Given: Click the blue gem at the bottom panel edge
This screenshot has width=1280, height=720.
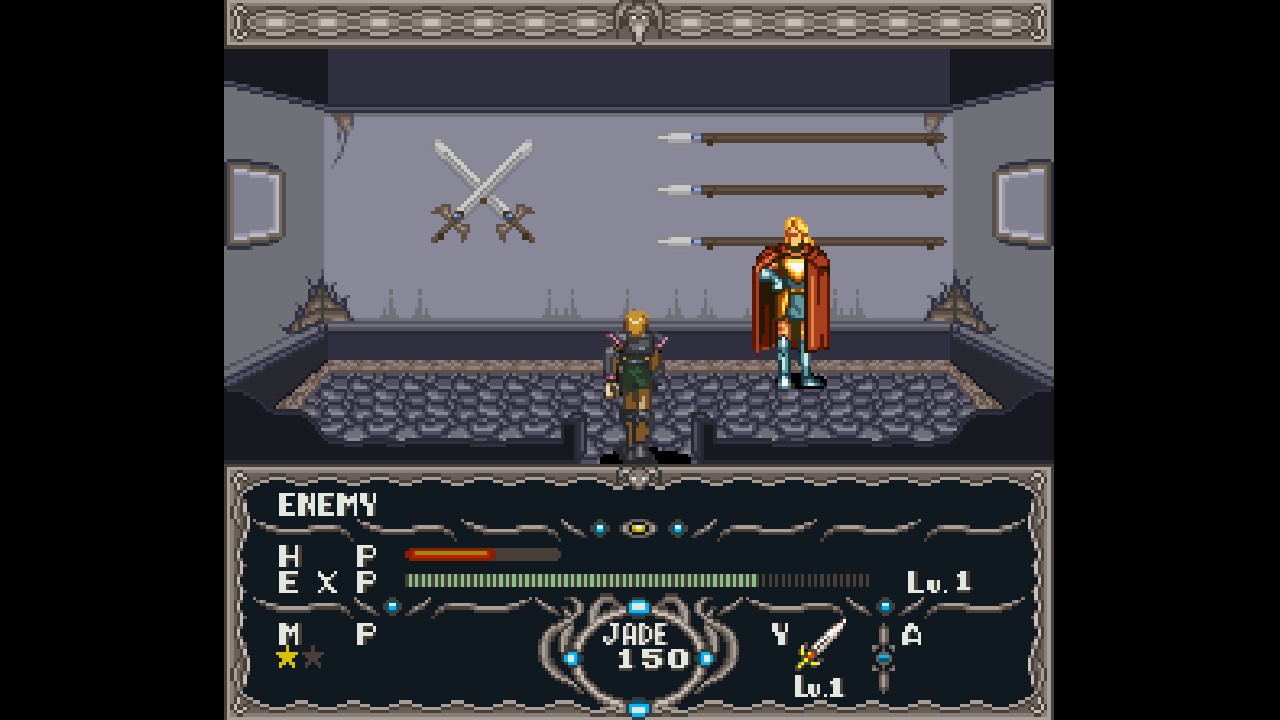Looking at the screenshot, I should tap(640, 708).
